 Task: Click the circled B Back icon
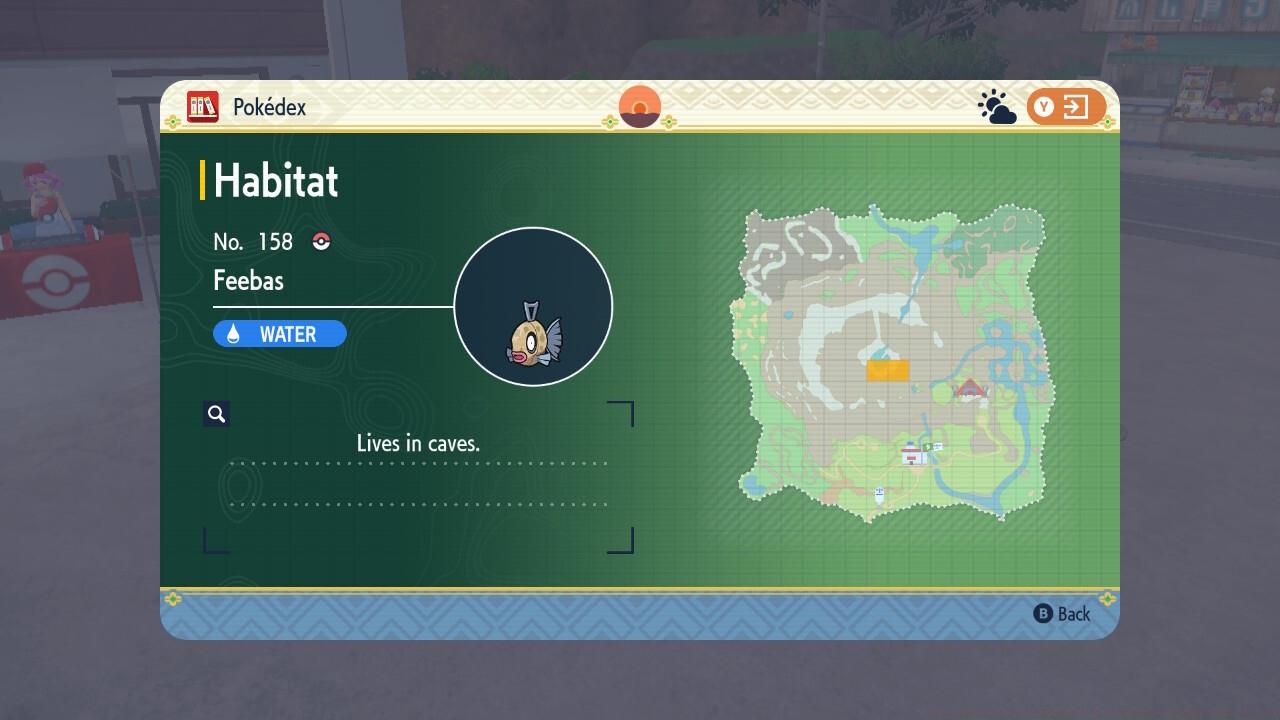[x=1042, y=613]
